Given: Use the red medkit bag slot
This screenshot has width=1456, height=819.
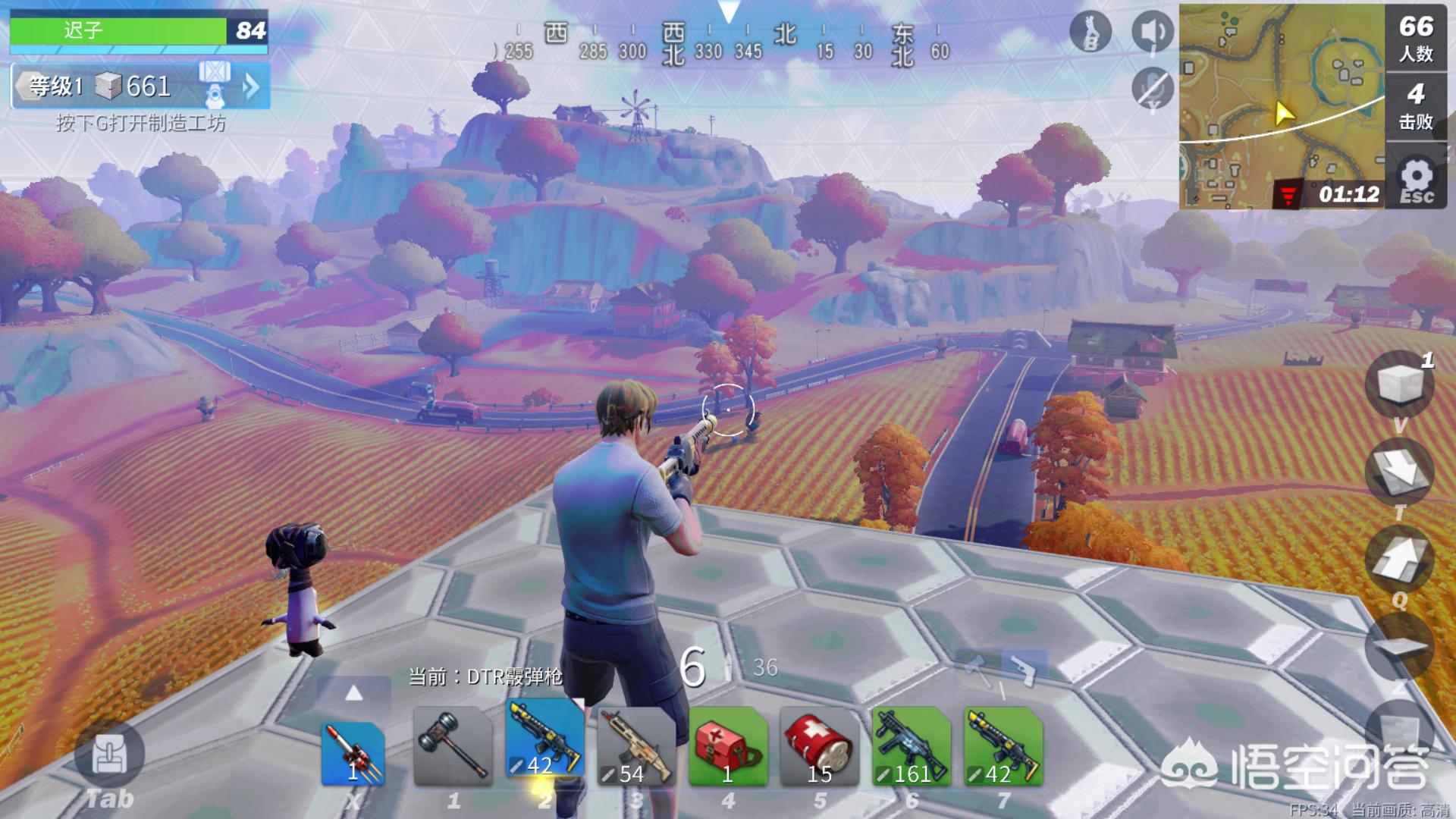Looking at the screenshot, I should [727, 747].
